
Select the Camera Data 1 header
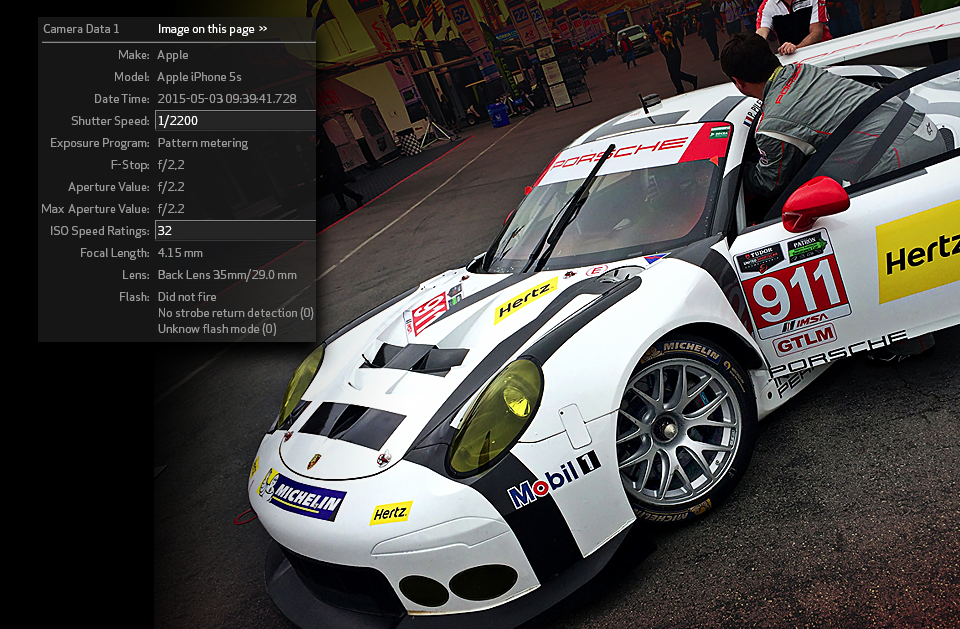coord(81,29)
